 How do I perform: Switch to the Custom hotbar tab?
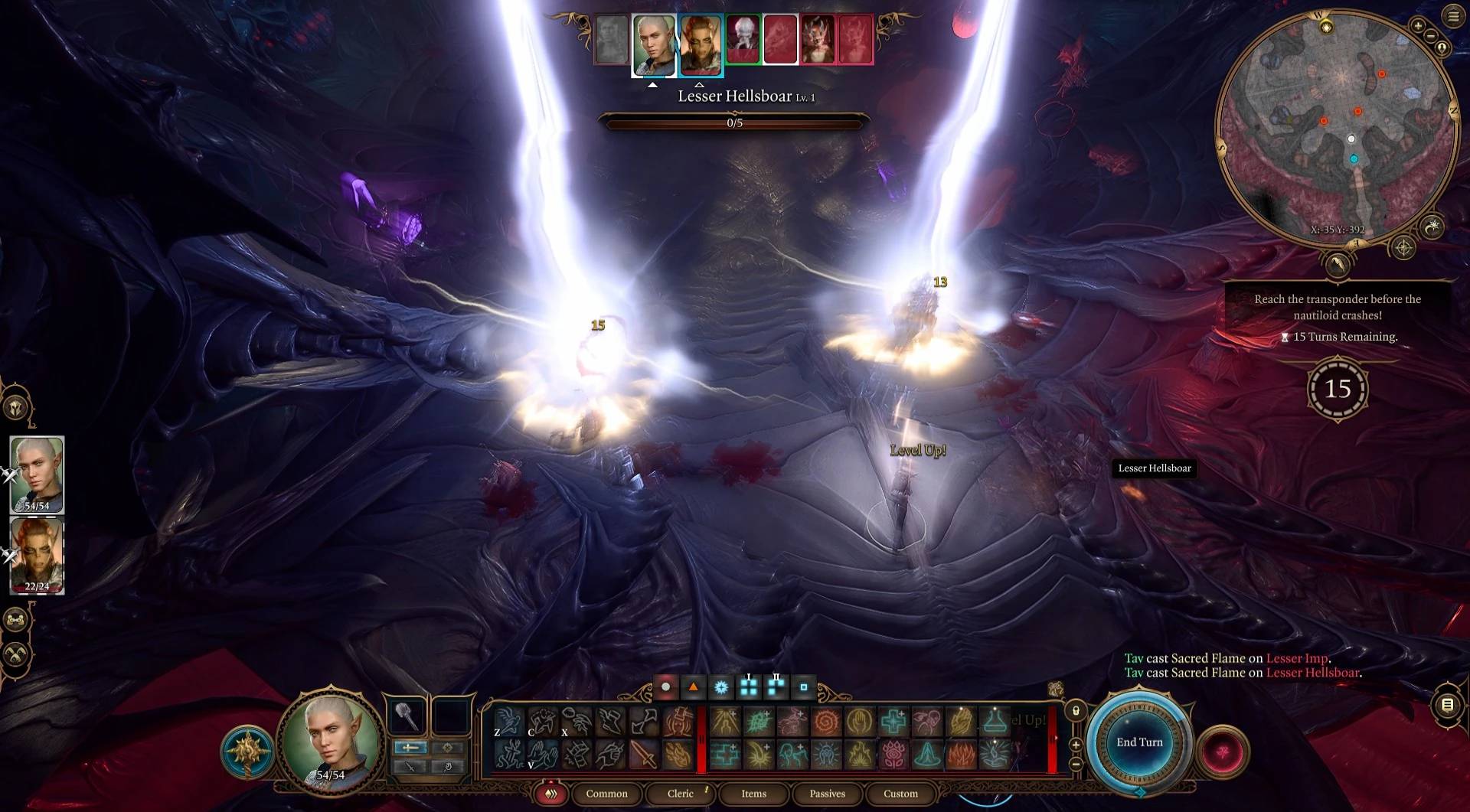click(x=900, y=794)
